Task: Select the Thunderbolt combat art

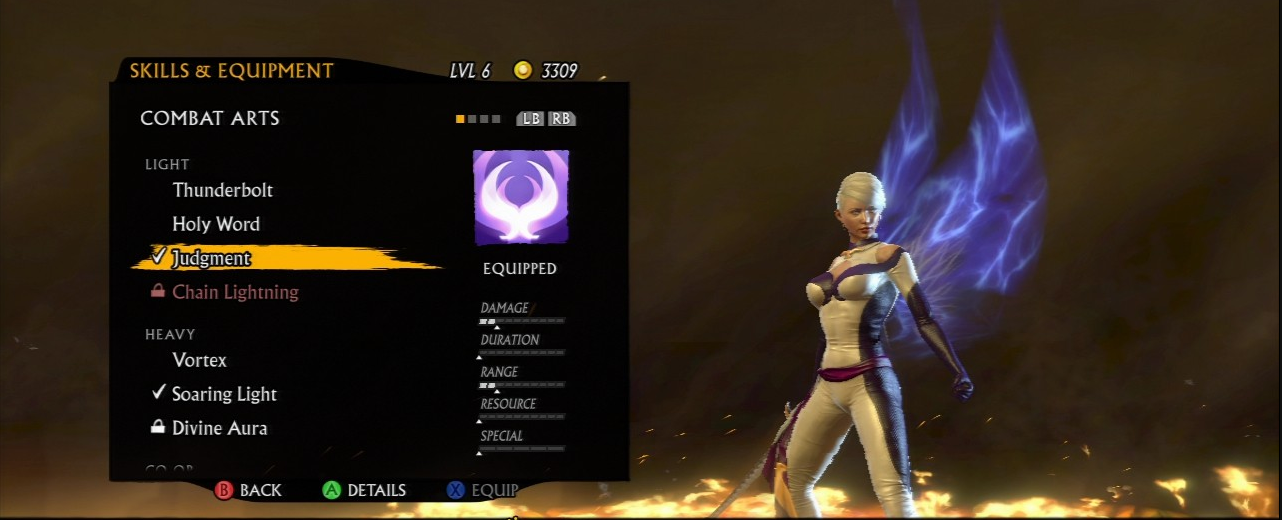Action: tap(222, 190)
